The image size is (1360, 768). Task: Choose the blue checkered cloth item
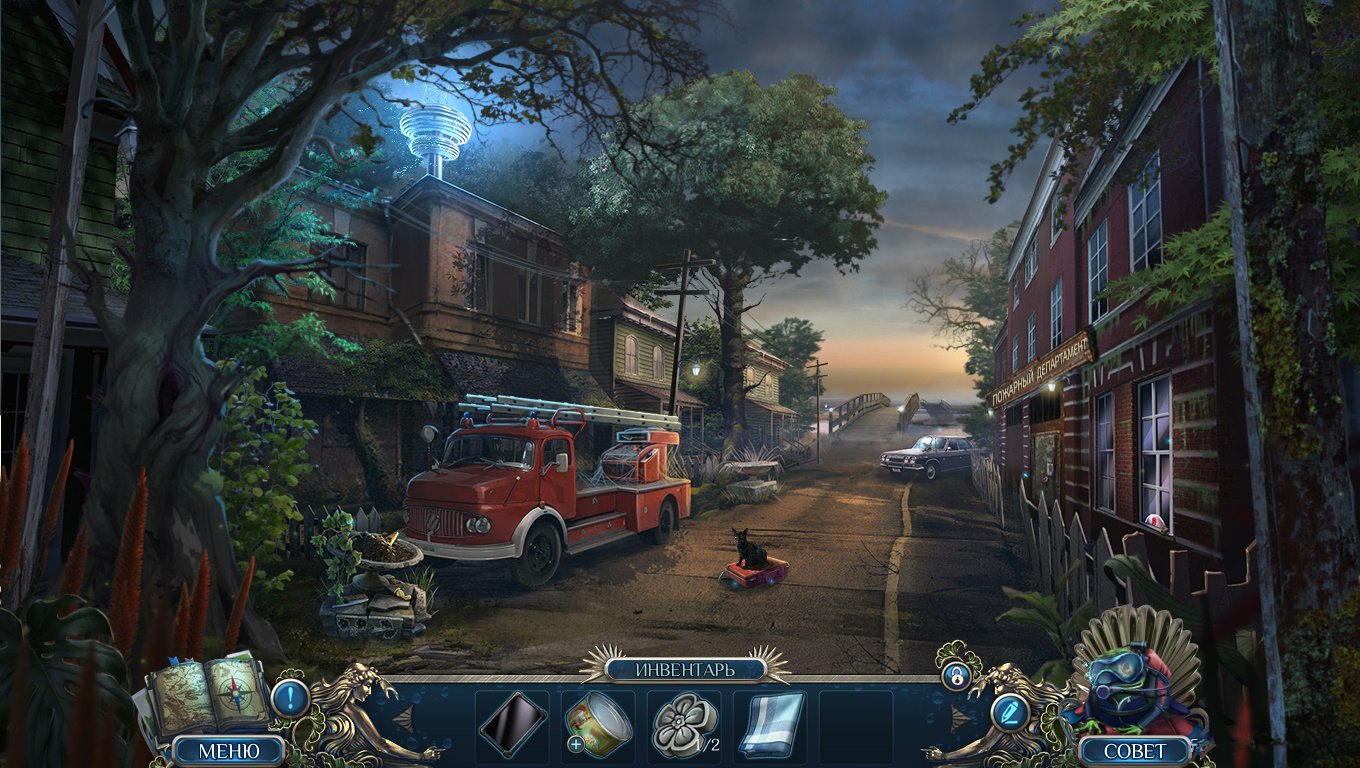(x=770, y=724)
